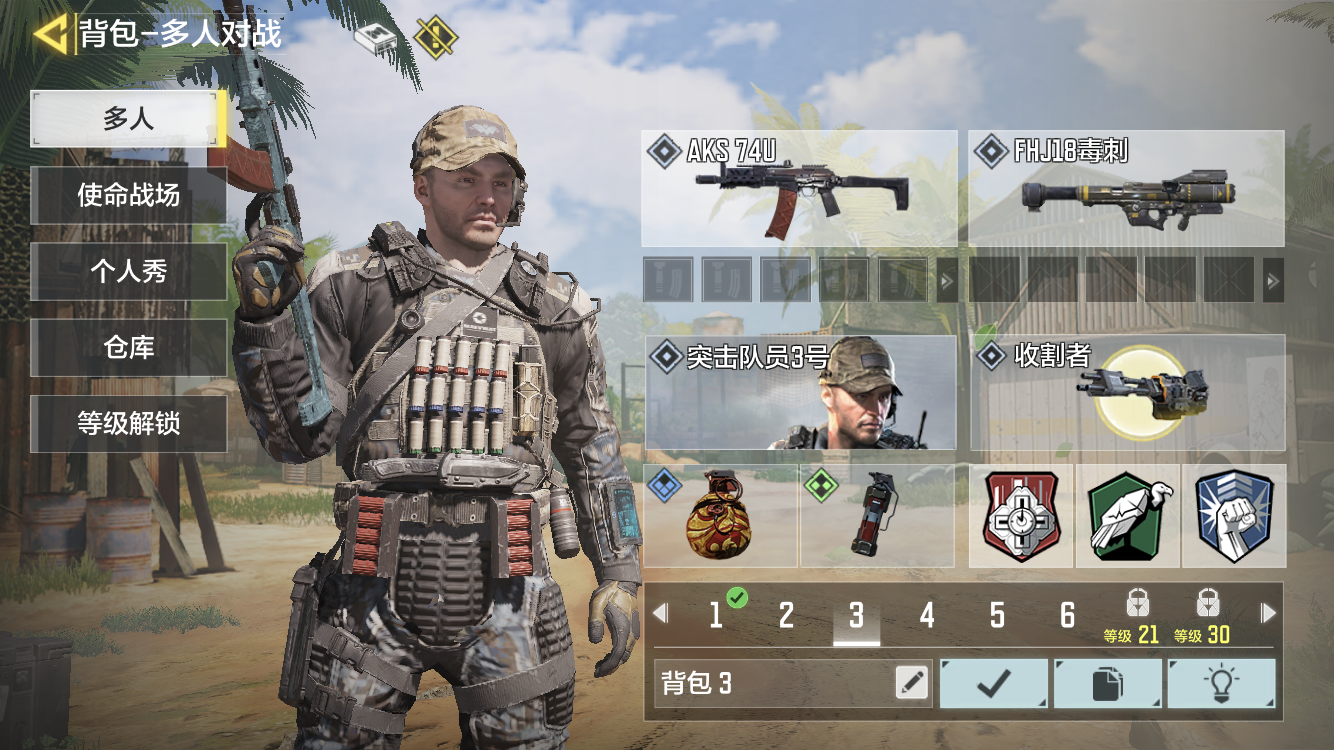This screenshot has height=750, width=1334.
Task: Select the 多人 tab
Action: tap(128, 119)
